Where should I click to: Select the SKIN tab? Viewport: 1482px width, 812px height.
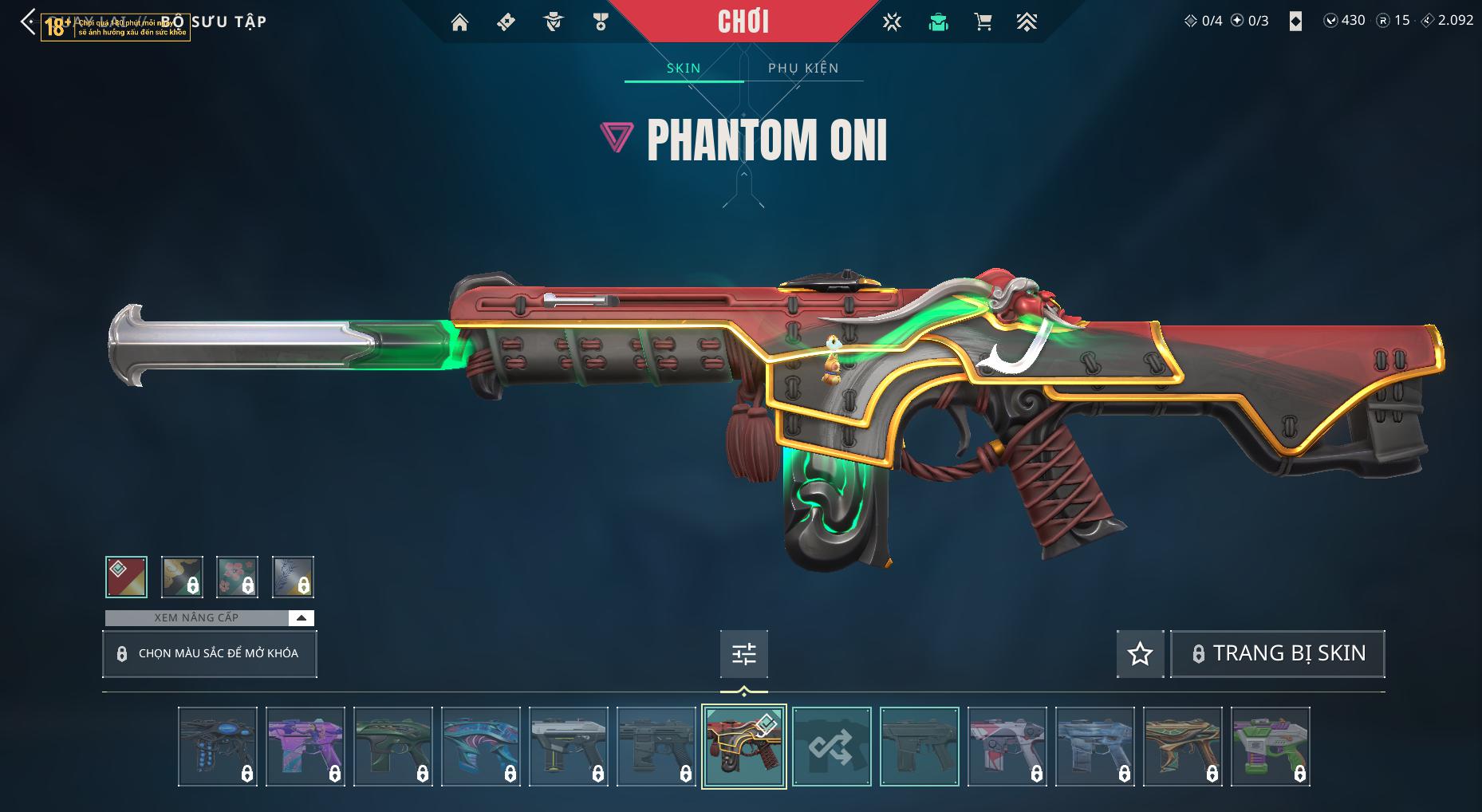(x=684, y=68)
